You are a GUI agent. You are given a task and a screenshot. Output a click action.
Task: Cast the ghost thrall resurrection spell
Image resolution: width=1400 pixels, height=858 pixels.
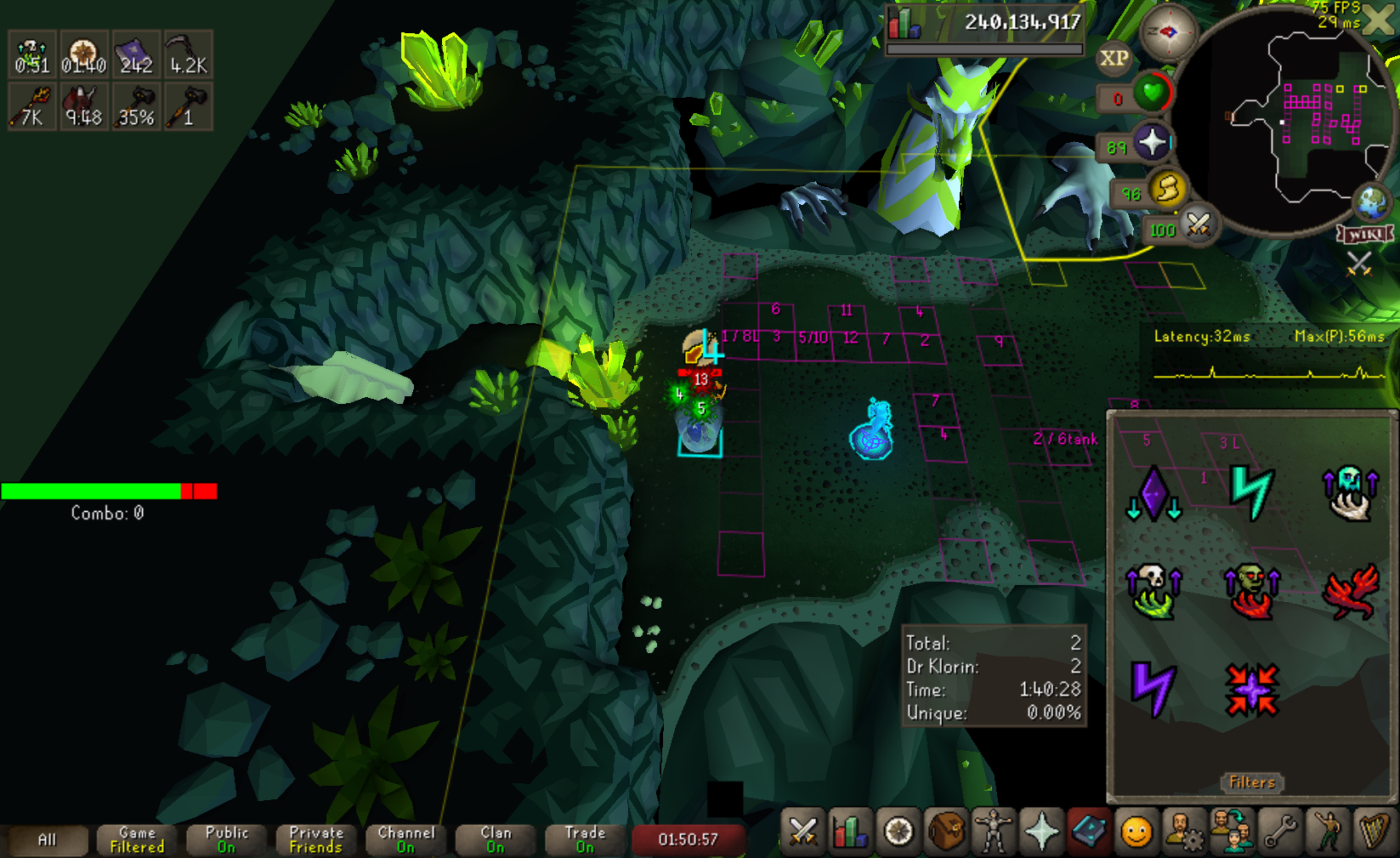tap(1350, 492)
